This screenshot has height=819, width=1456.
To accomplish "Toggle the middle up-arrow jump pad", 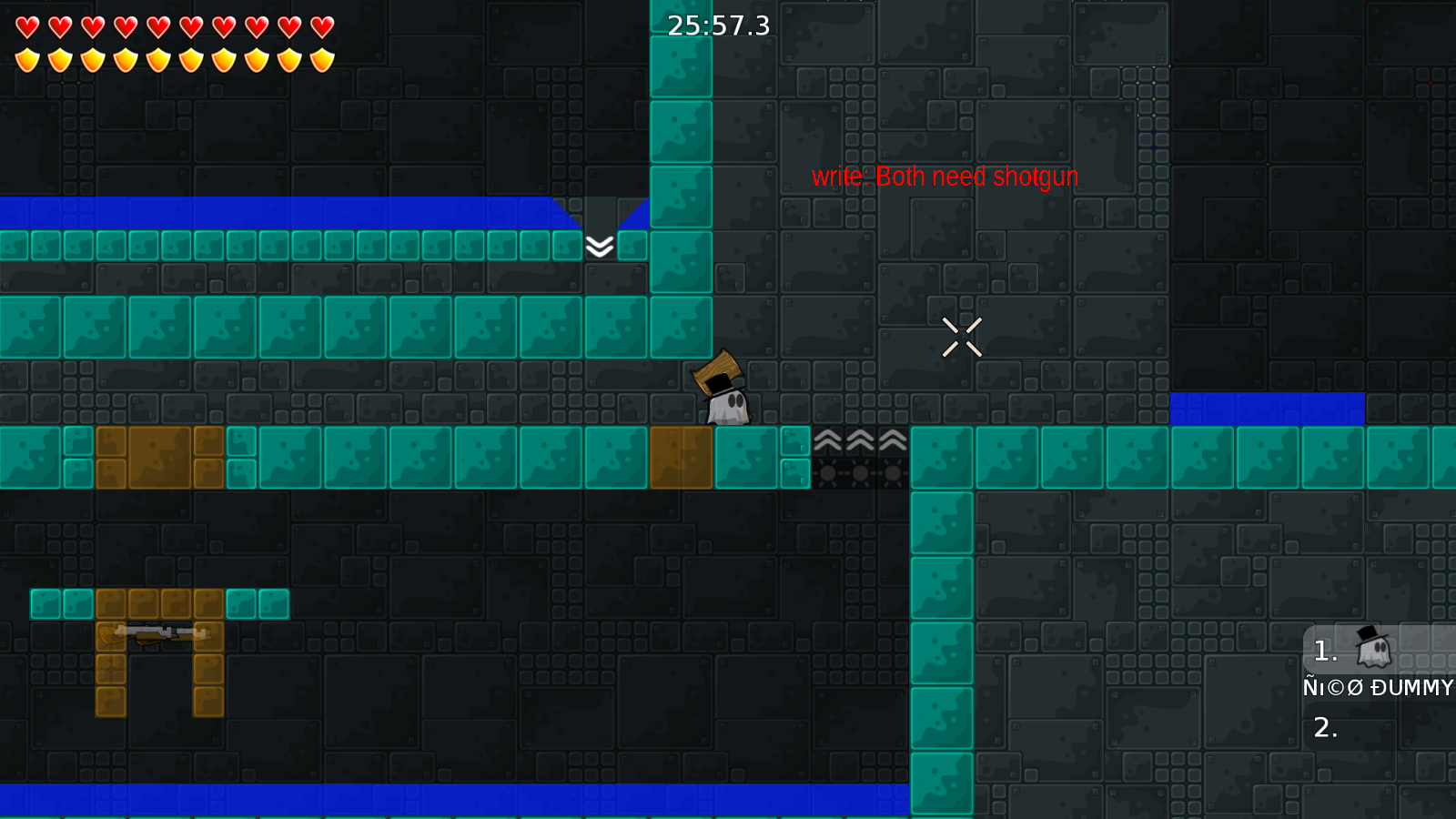I will point(859,442).
